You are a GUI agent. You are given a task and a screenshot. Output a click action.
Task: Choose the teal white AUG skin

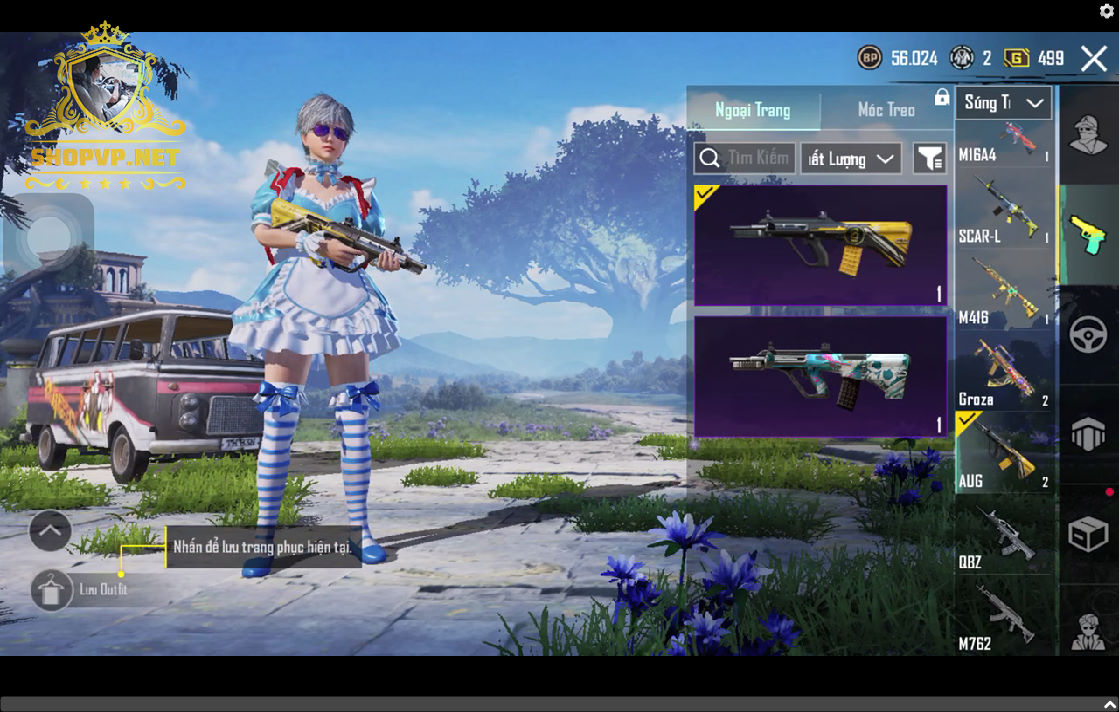click(820, 376)
